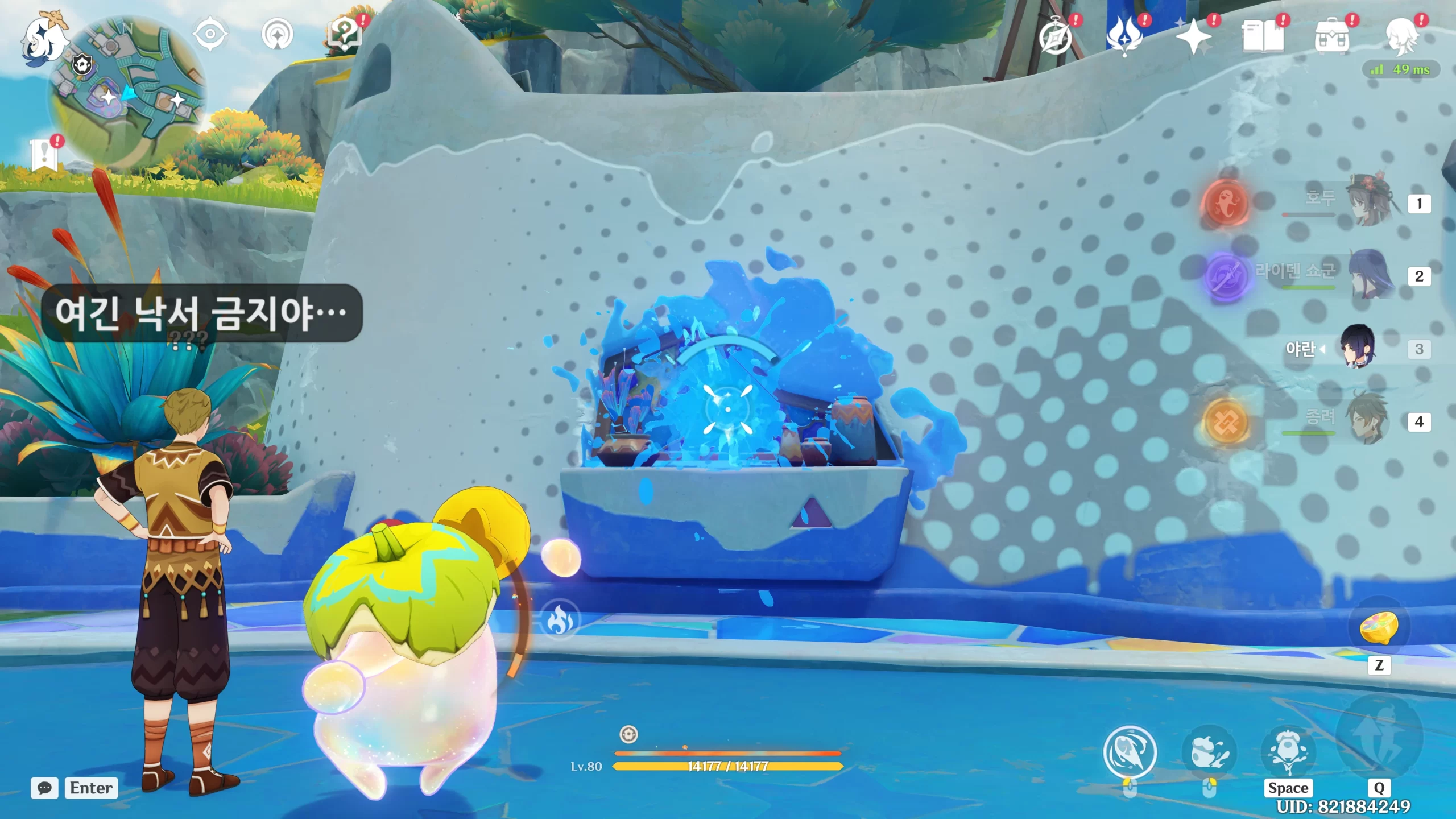Open the Paimon menu
This screenshot has width=1456, height=819.
[44, 39]
